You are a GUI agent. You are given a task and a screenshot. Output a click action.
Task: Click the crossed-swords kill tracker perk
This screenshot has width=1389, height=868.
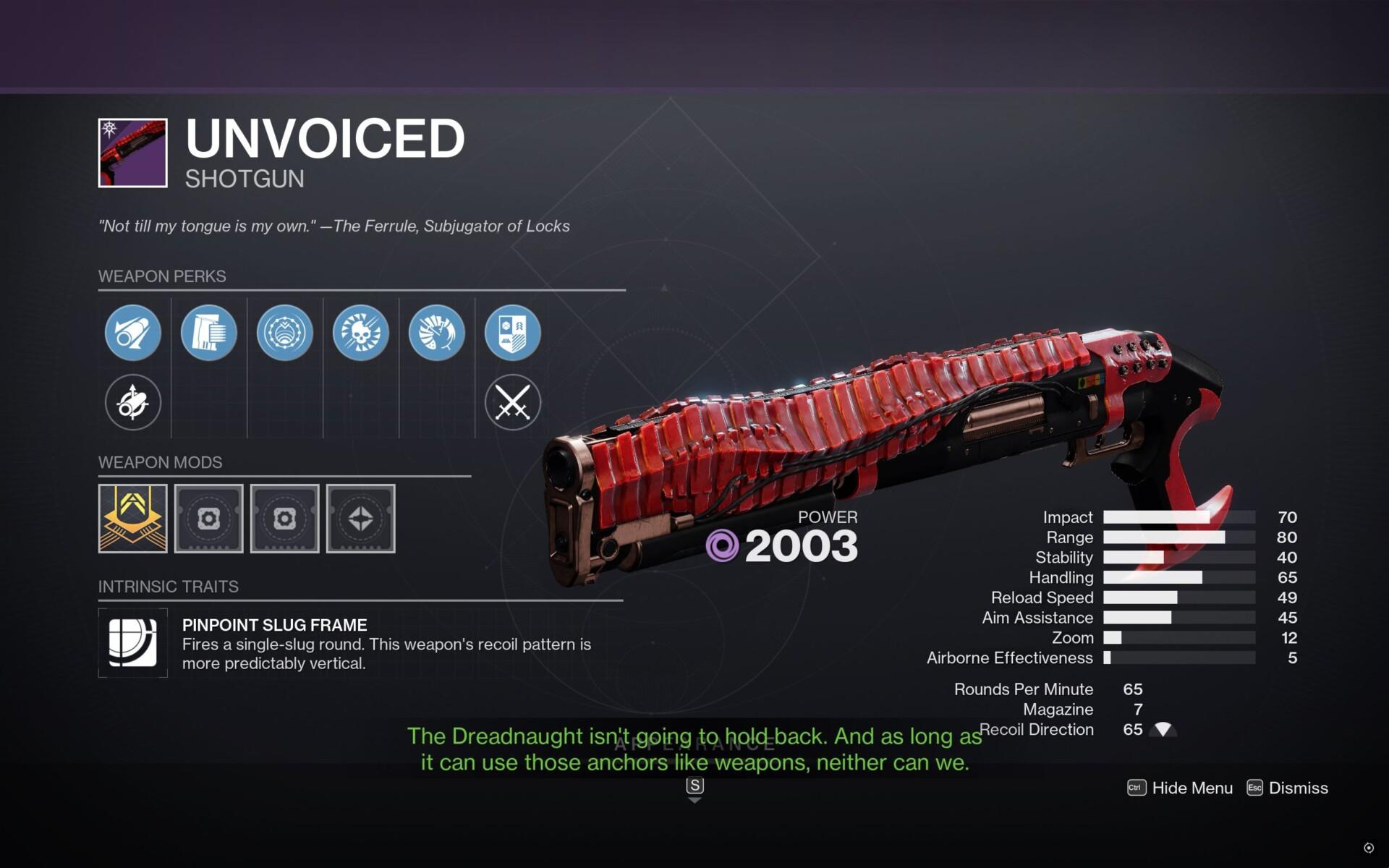(x=513, y=403)
